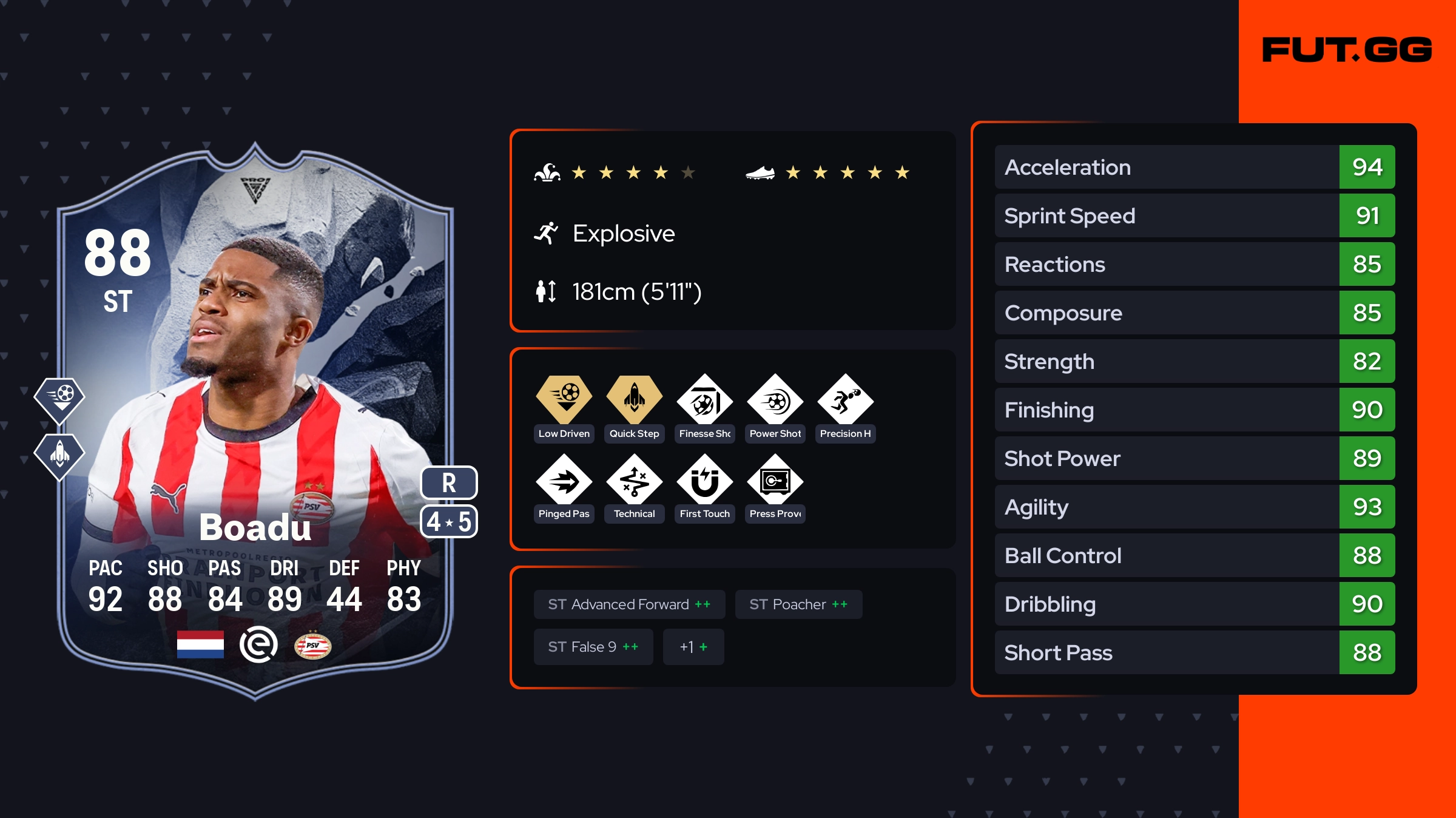This screenshot has height=818, width=1456.
Task: Click the ST False 9 role
Action: [x=593, y=647]
